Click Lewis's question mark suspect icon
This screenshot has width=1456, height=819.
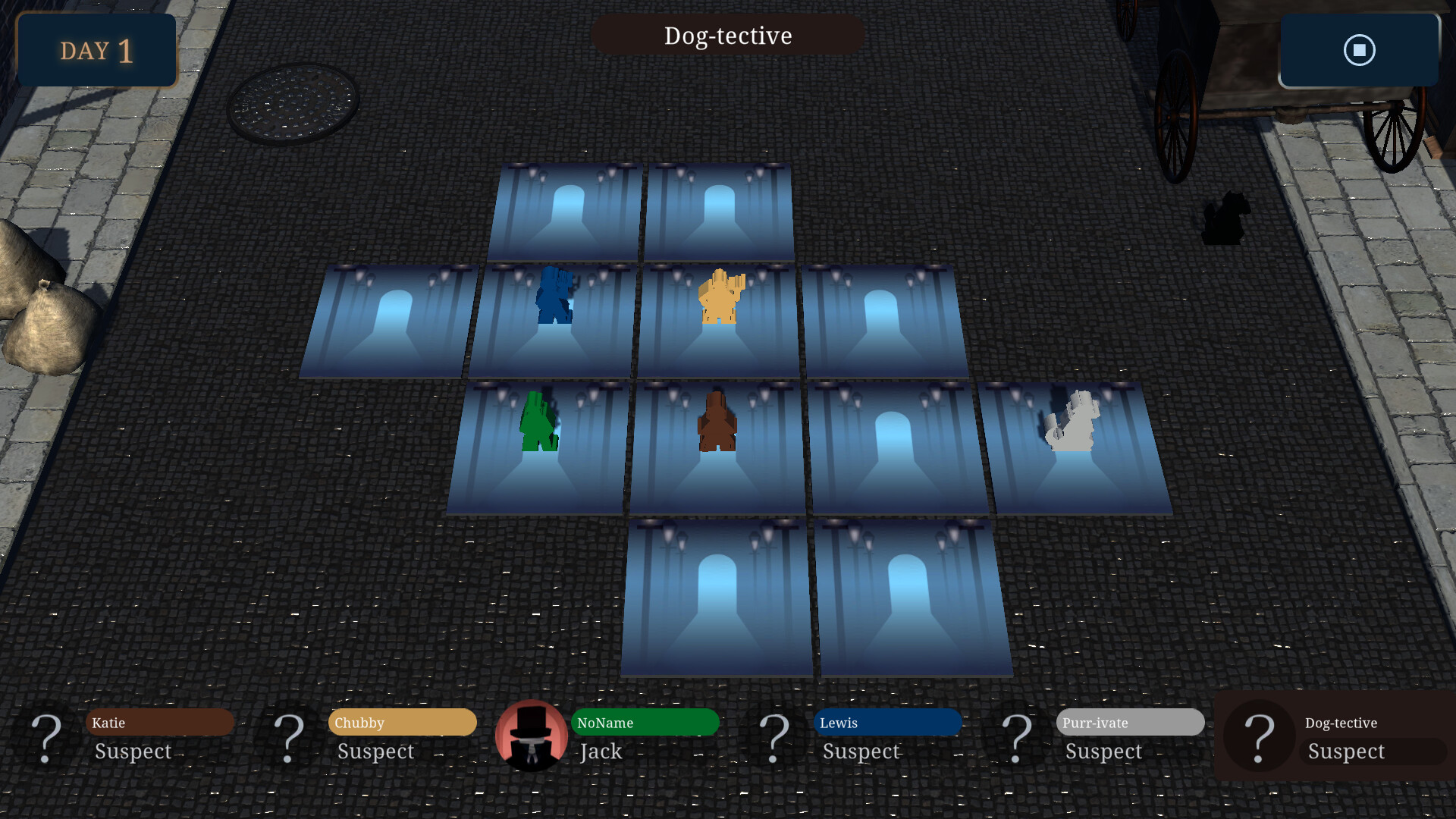tap(775, 737)
